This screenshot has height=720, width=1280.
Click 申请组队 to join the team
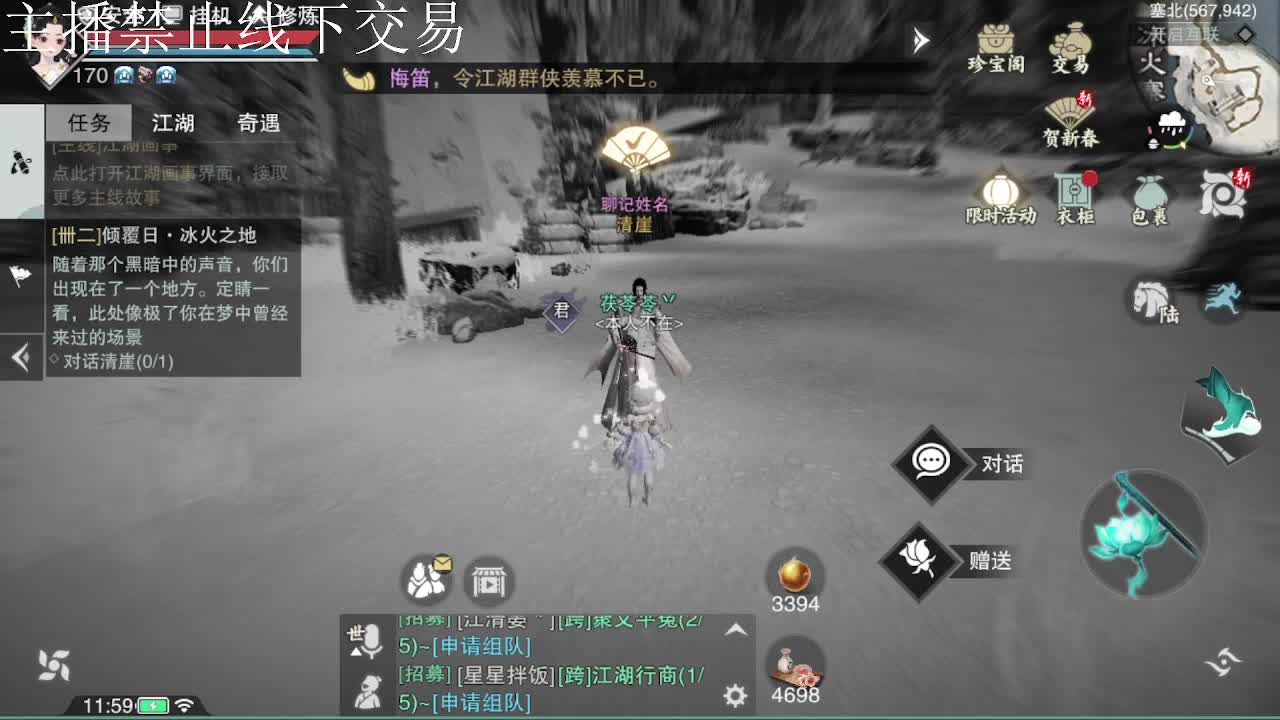tap(481, 644)
